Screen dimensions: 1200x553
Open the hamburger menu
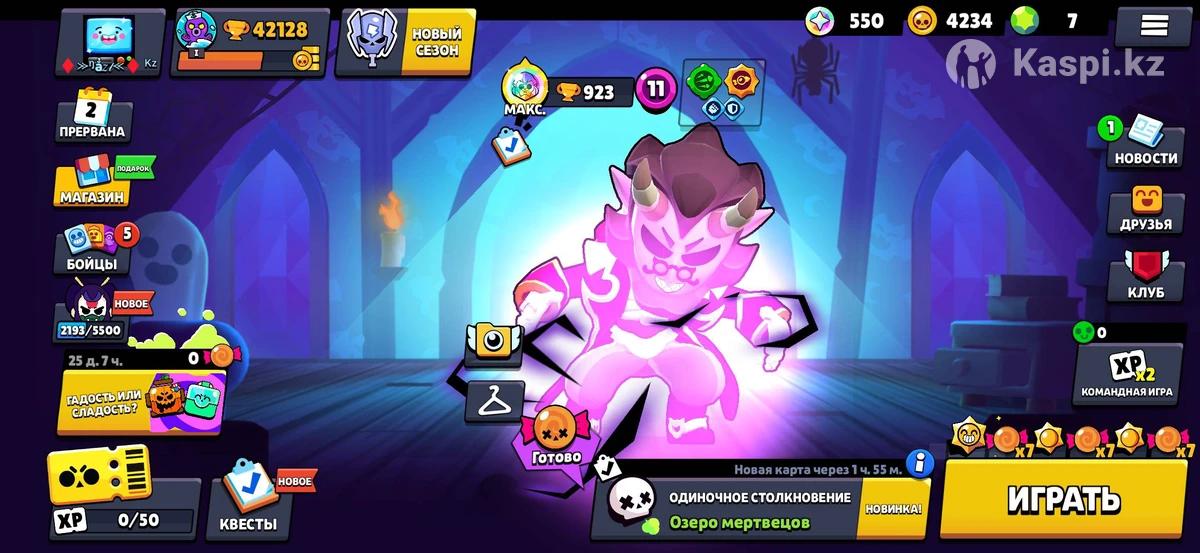[1154, 26]
